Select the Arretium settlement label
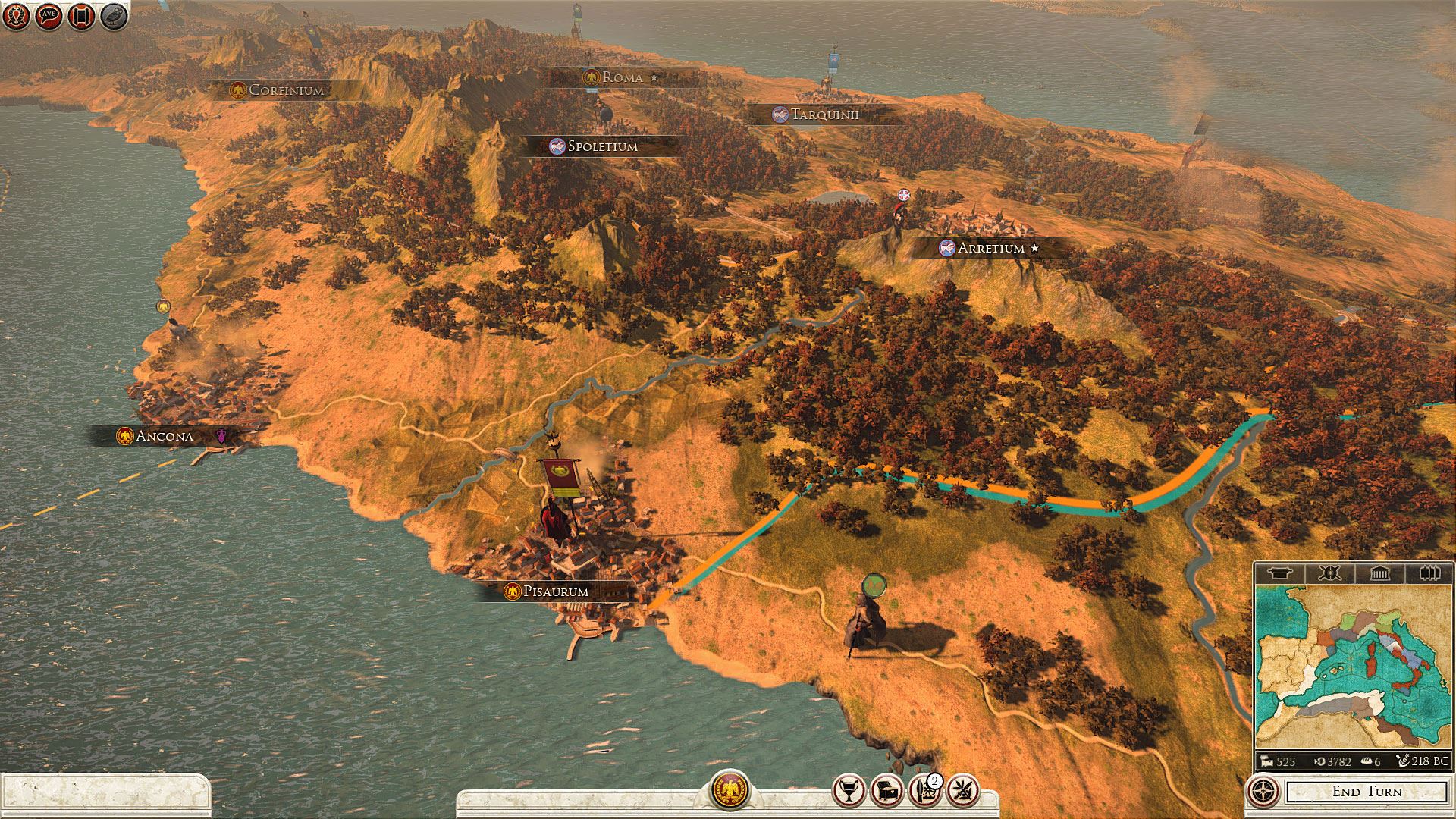 point(990,248)
